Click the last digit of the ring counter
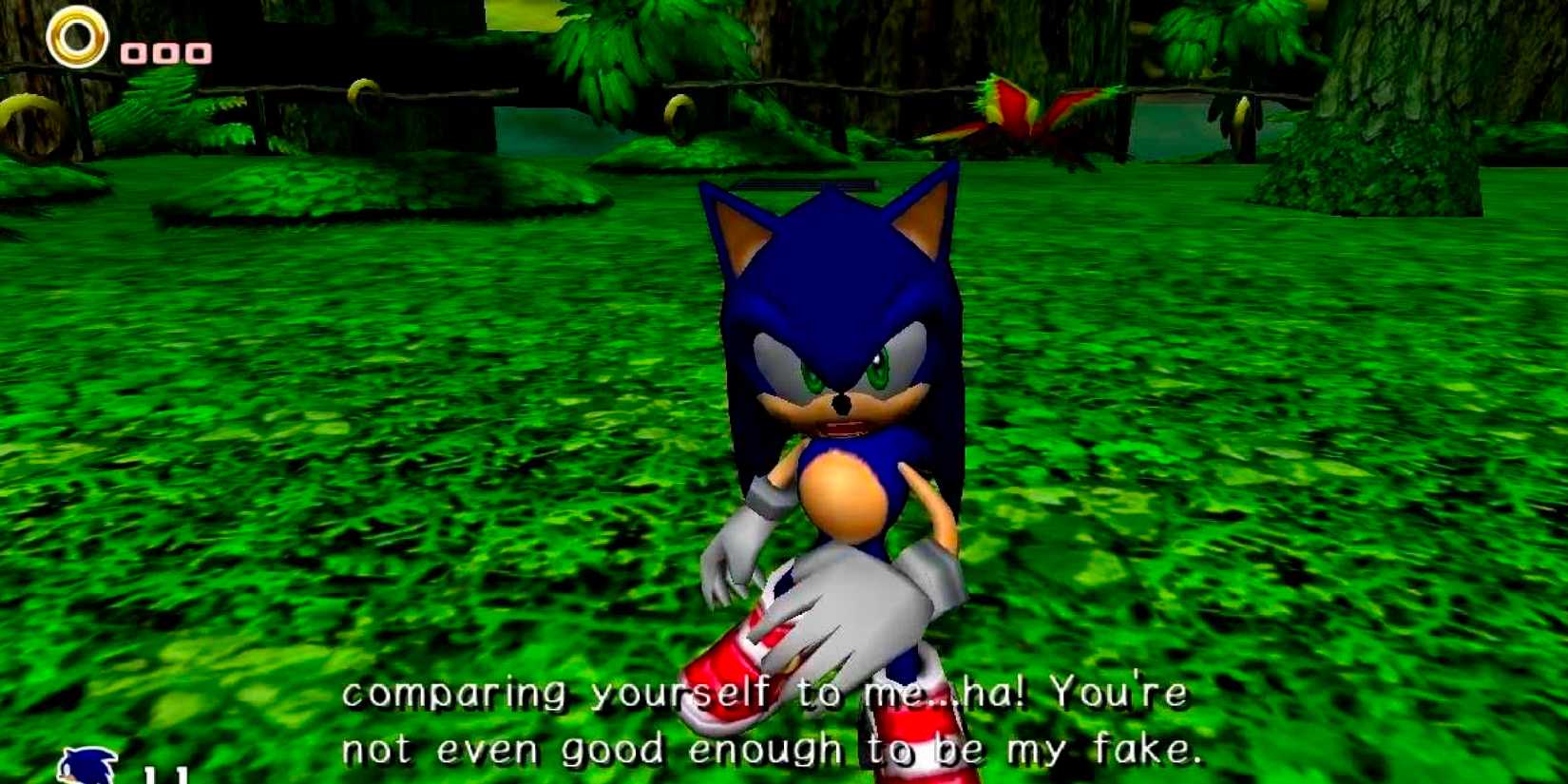Viewport: 1568px width, 784px height. 198,52
